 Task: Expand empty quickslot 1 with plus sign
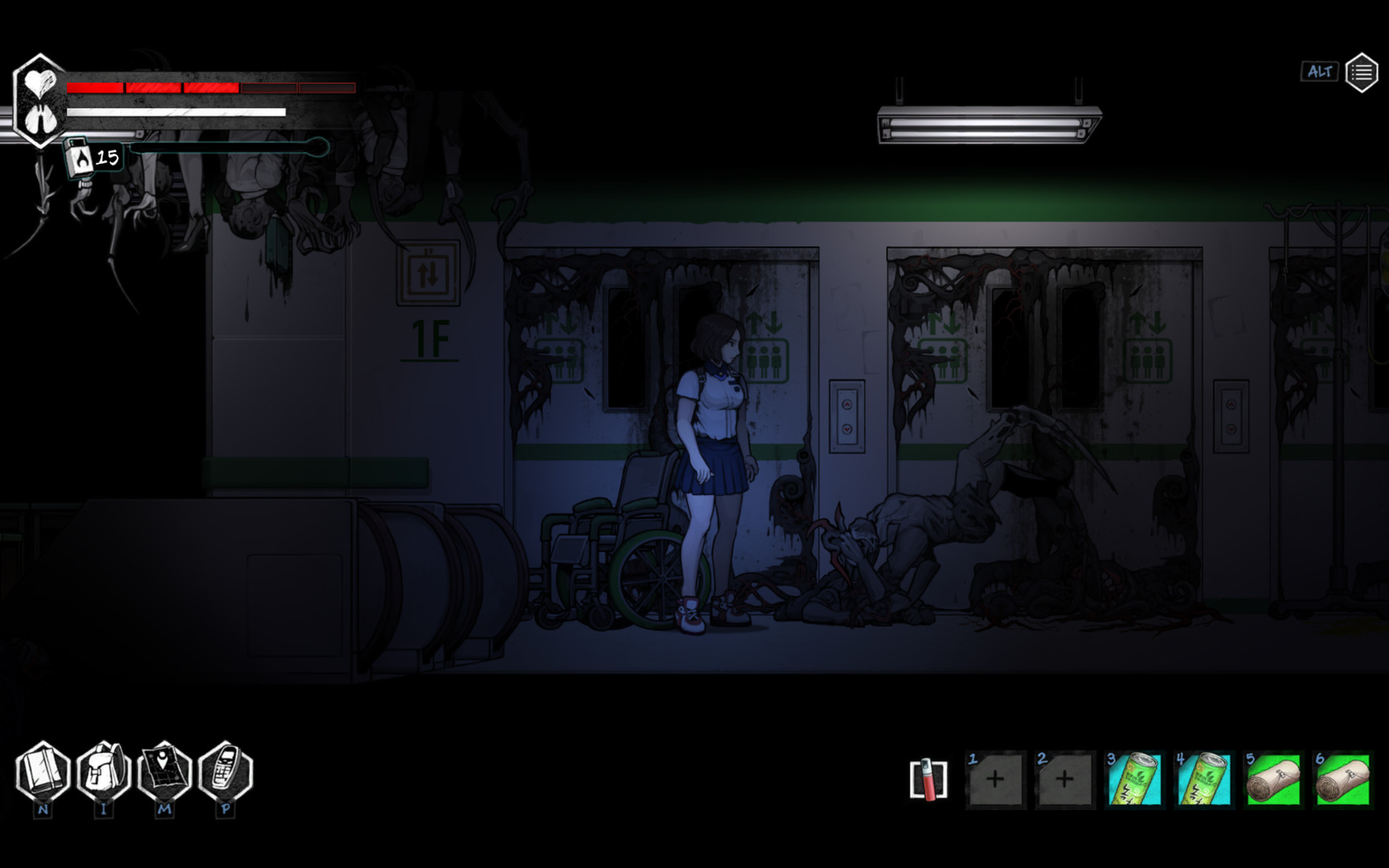(997, 780)
